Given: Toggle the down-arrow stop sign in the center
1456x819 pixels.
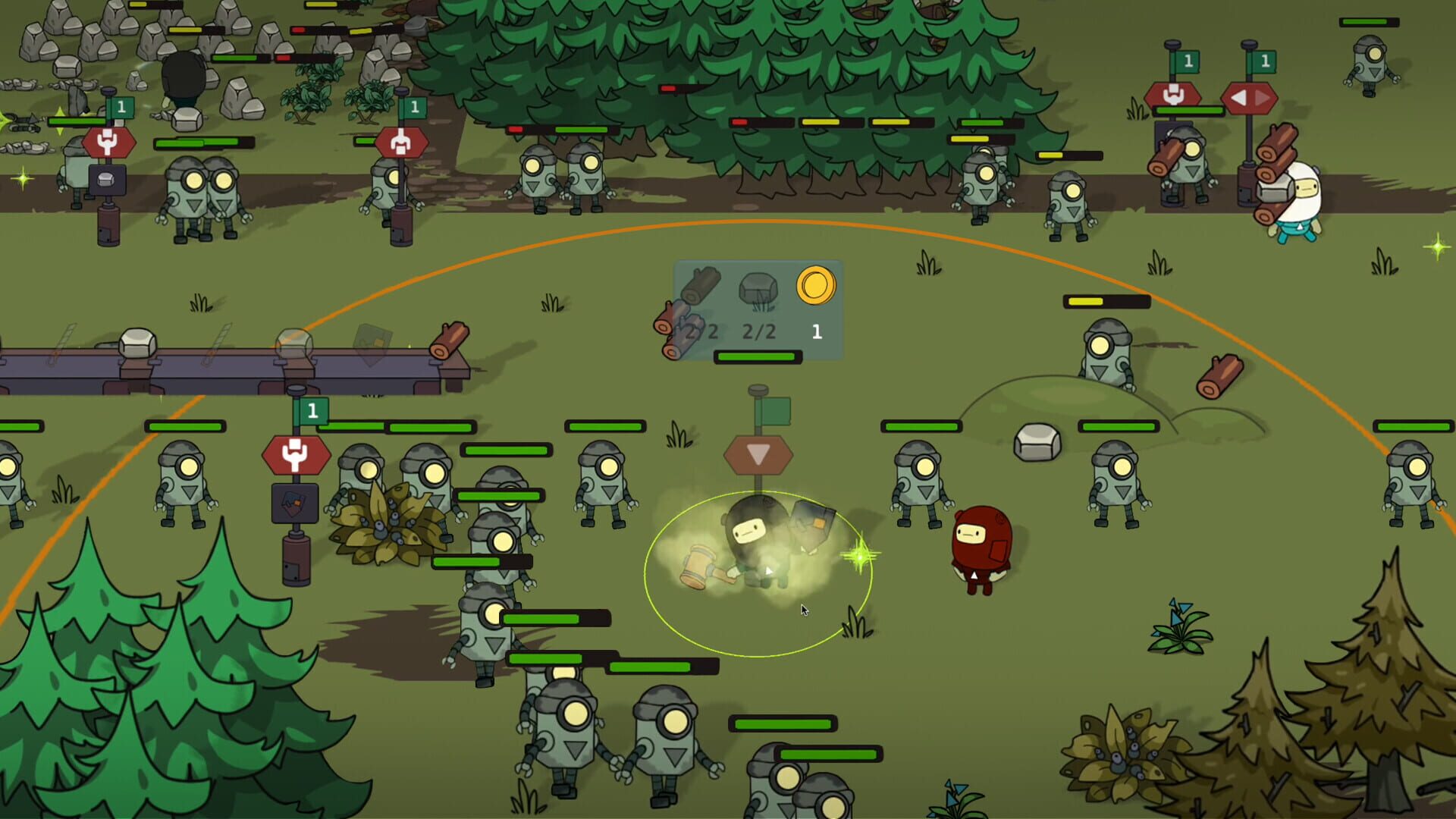Looking at the screenshot, I should [758, 453].
